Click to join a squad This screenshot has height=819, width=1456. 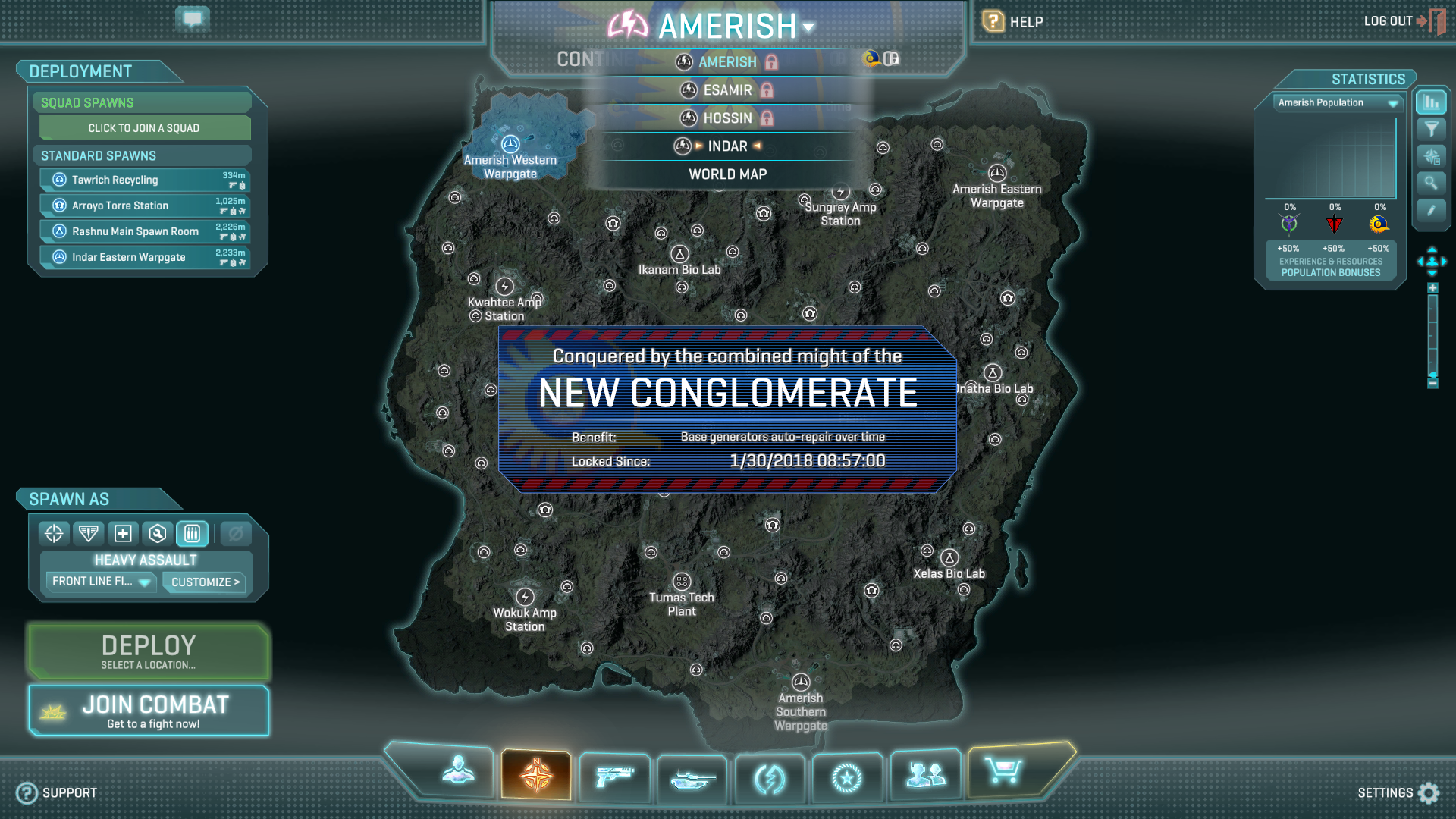click(x=144, y=128)
